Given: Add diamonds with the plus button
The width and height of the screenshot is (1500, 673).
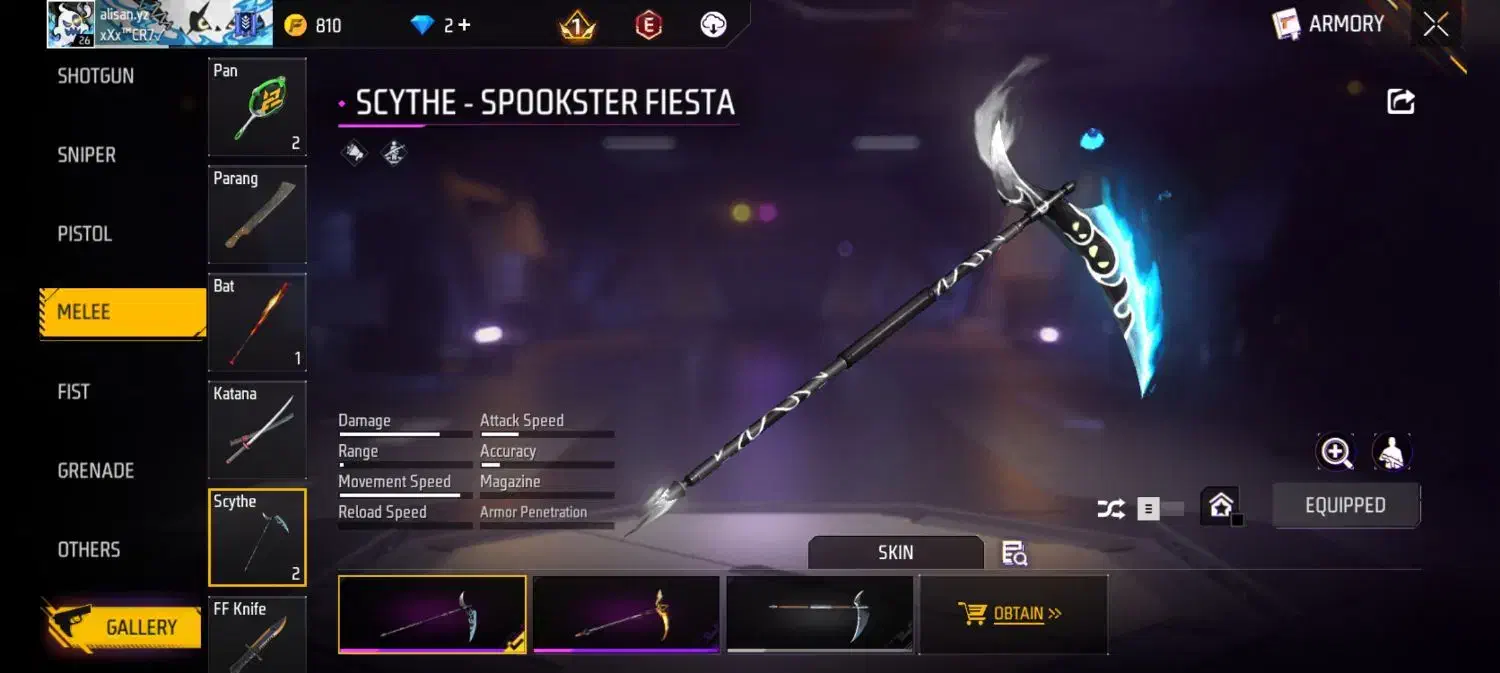Looking at the screenshot, I should [464, 26].
